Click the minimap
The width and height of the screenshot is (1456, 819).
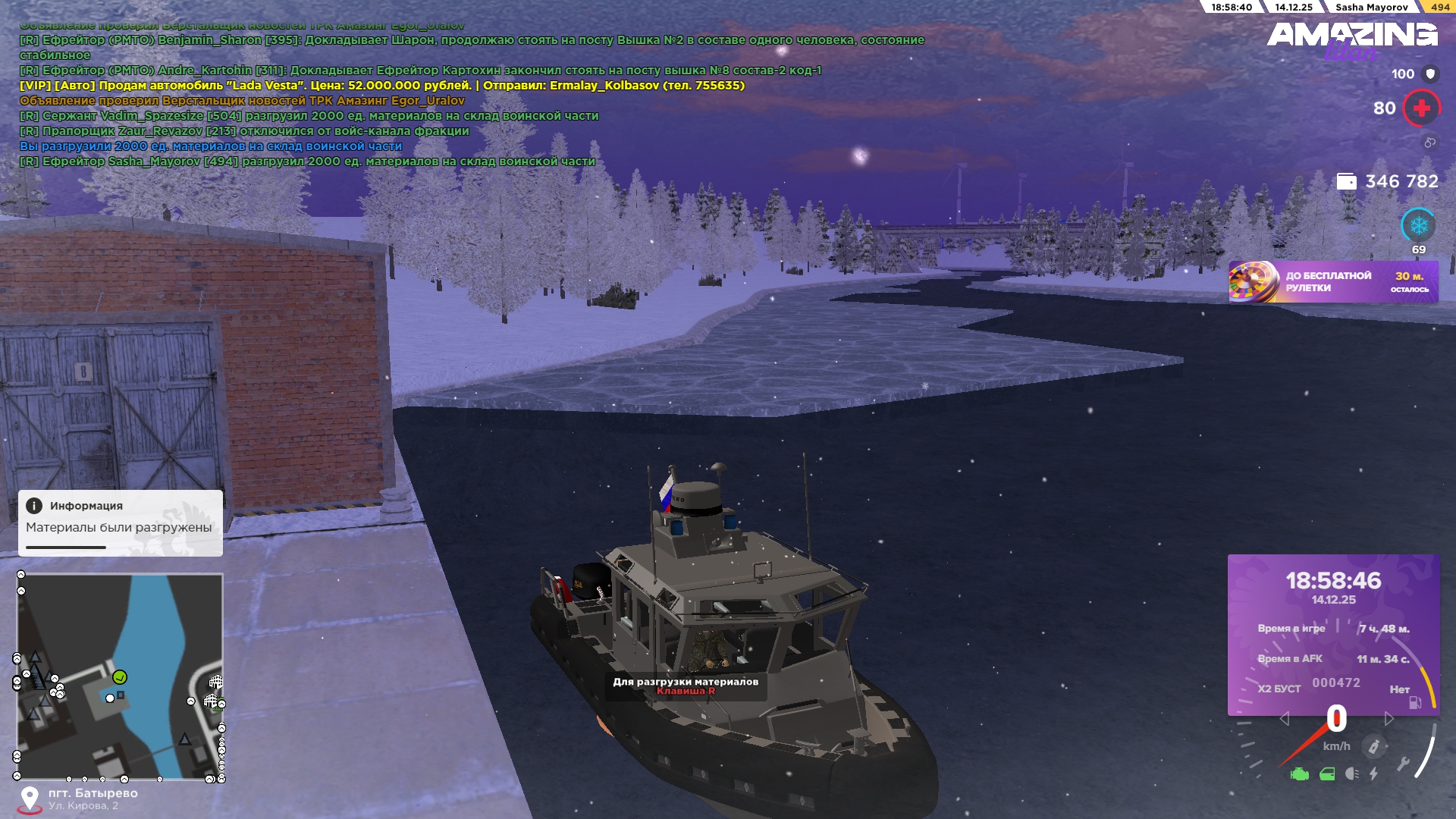tap(120, 676)
